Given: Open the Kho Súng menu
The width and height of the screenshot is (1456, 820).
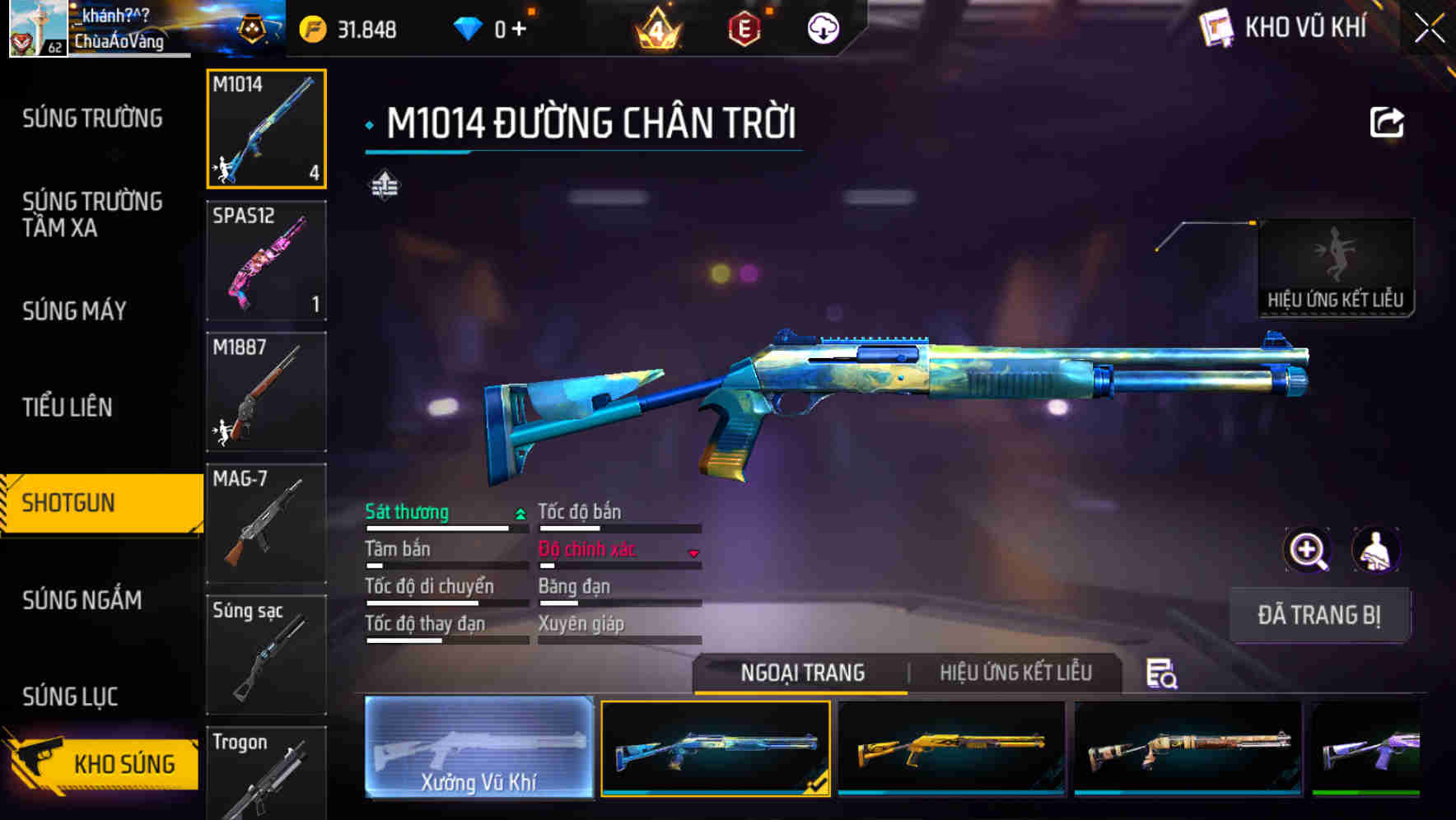Looking at the screenshot, I should pyautogui.click(x=102, y=763).
